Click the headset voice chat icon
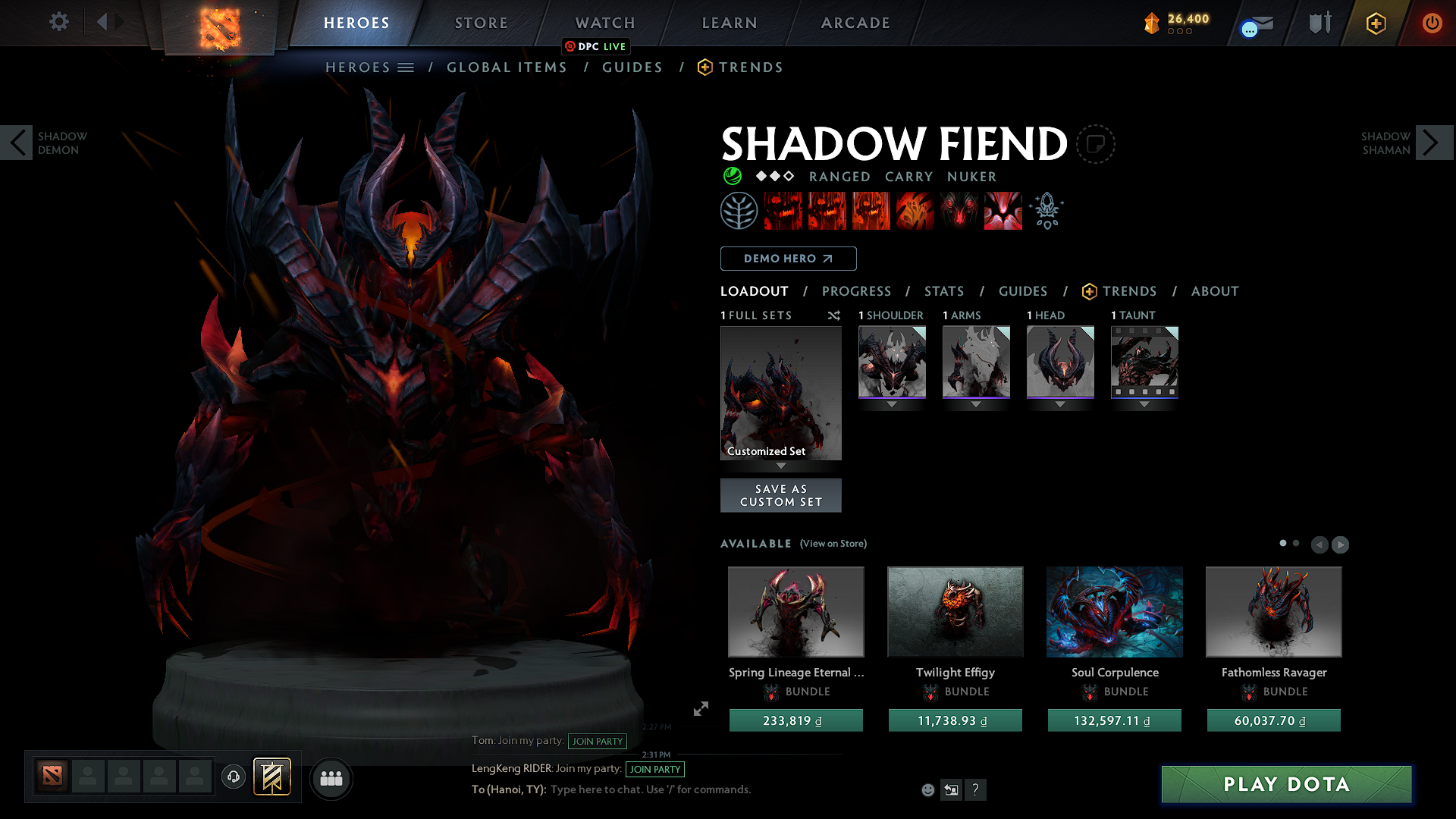 pos(233,777)
